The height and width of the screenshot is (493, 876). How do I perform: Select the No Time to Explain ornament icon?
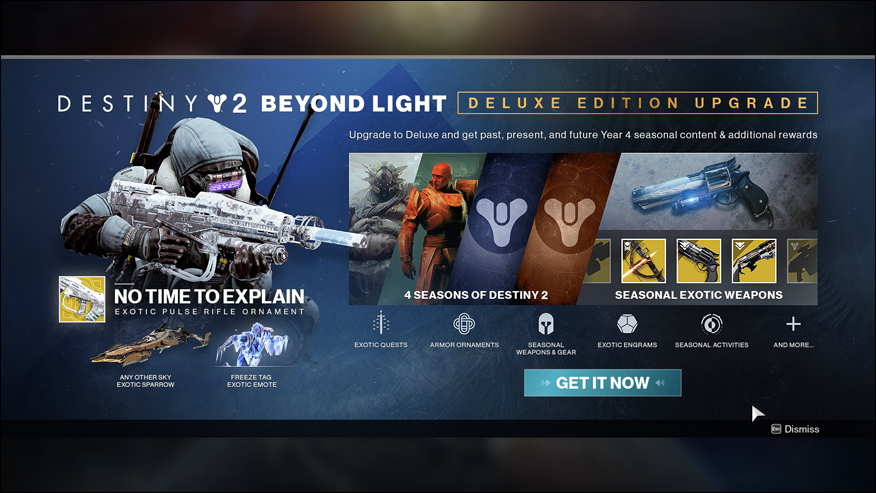pos(81,299)
